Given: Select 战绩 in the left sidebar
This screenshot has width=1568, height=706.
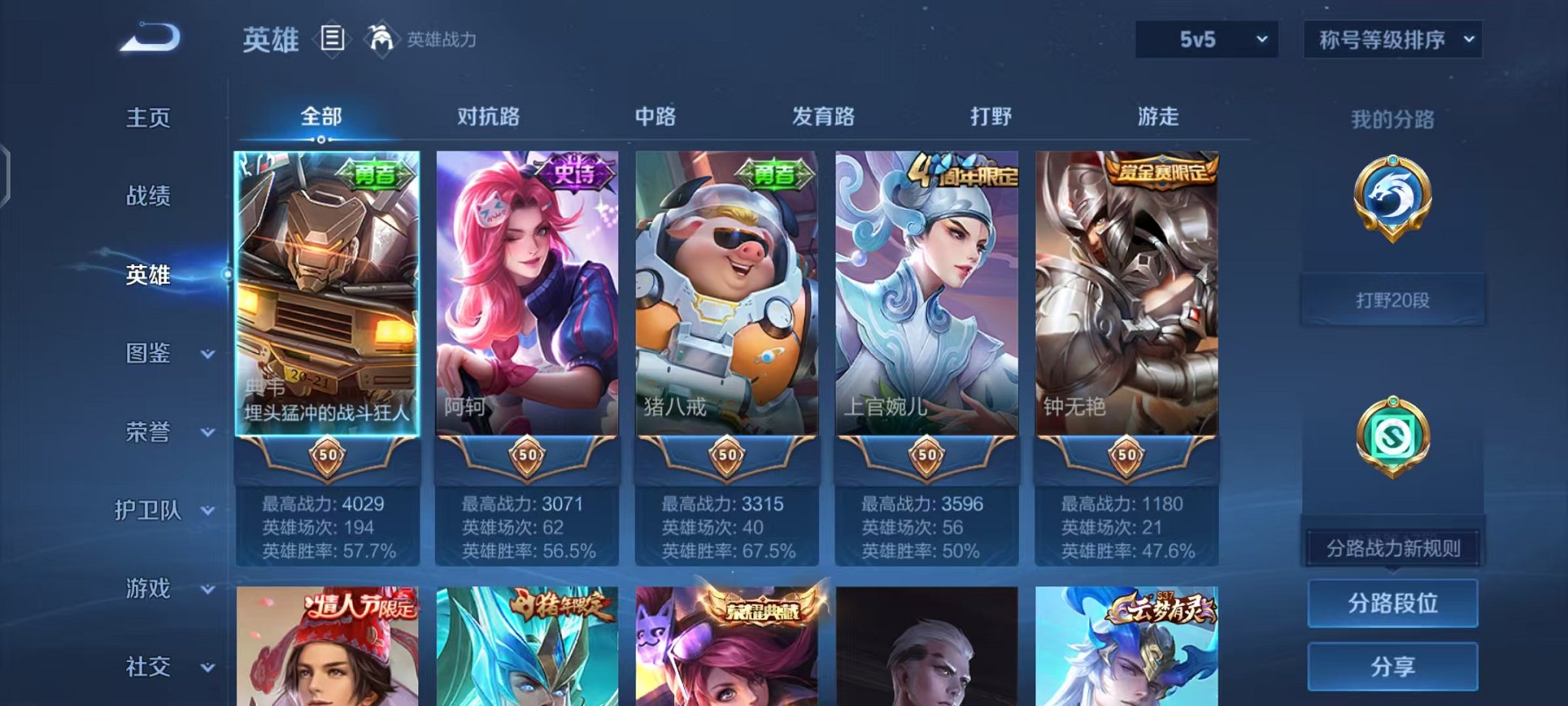Looking at the screenshot, I should (x=148, y=196).
